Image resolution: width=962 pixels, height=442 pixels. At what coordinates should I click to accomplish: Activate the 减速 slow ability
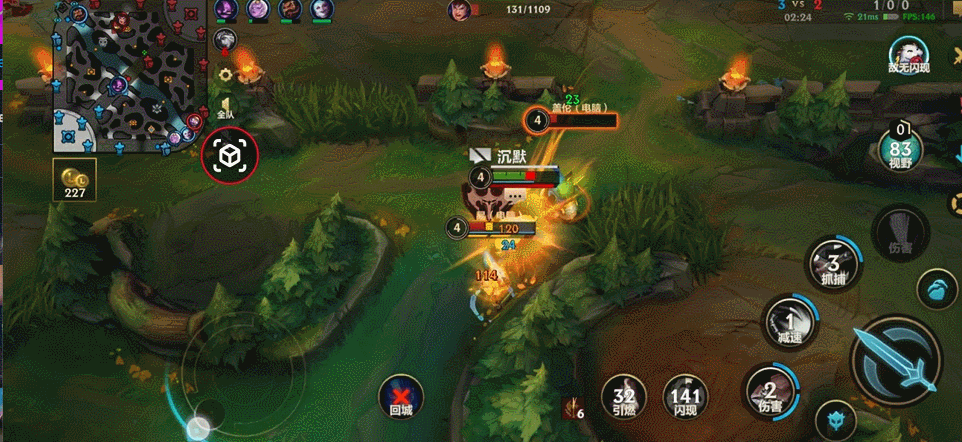coord(790,324)
